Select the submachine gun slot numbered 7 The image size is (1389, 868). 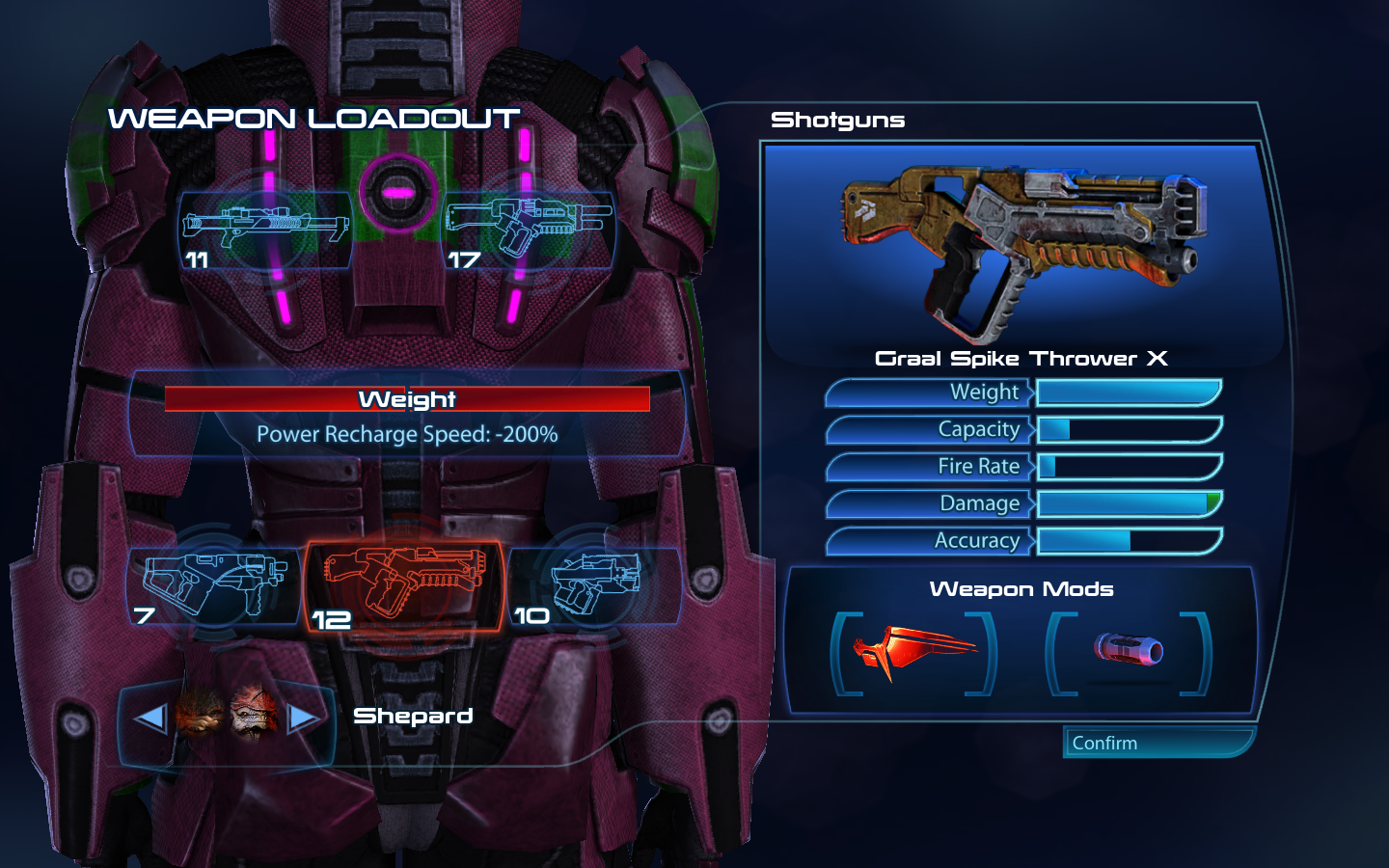pos(214,584)
